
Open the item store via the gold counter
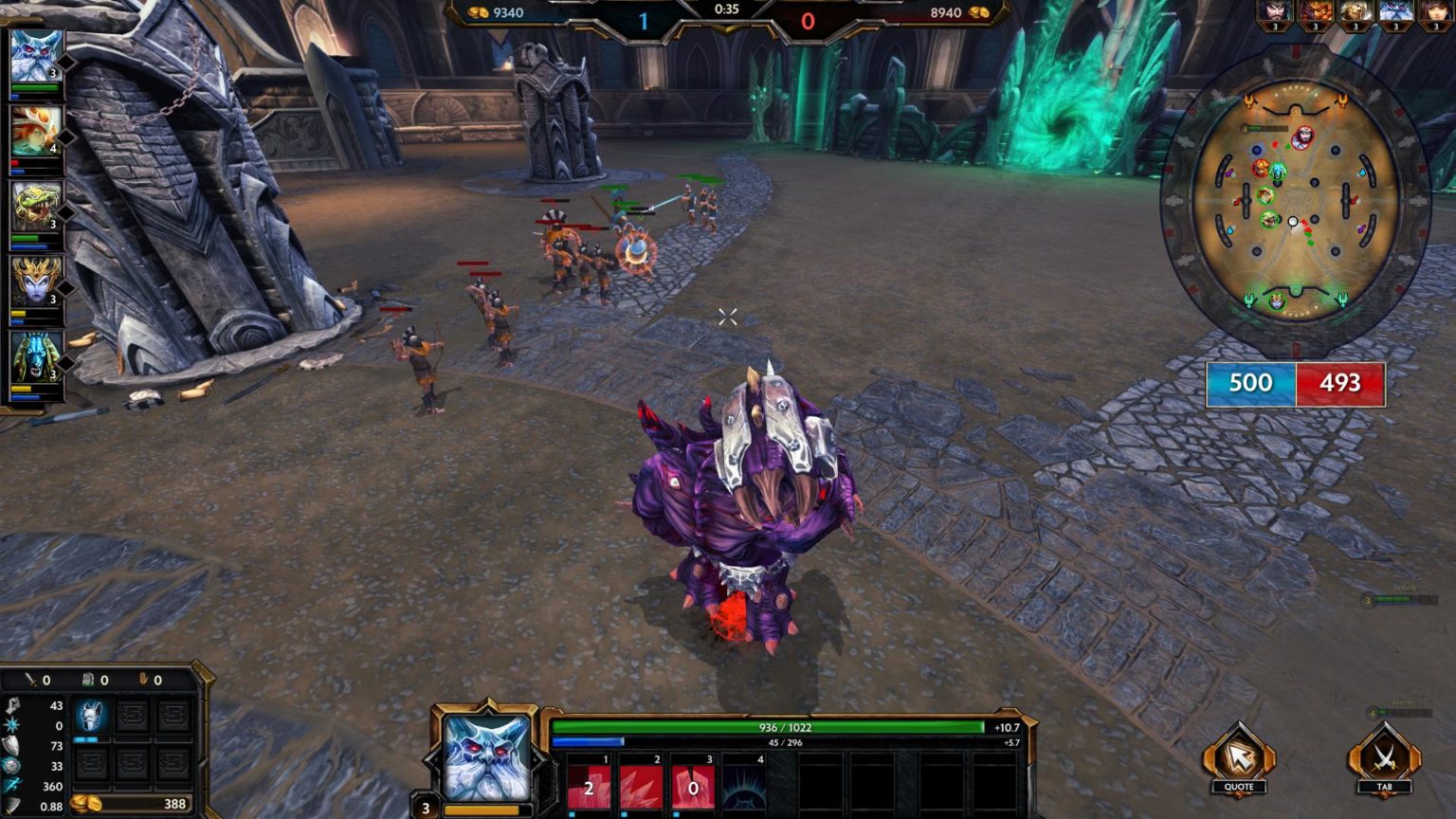[133, 804]
